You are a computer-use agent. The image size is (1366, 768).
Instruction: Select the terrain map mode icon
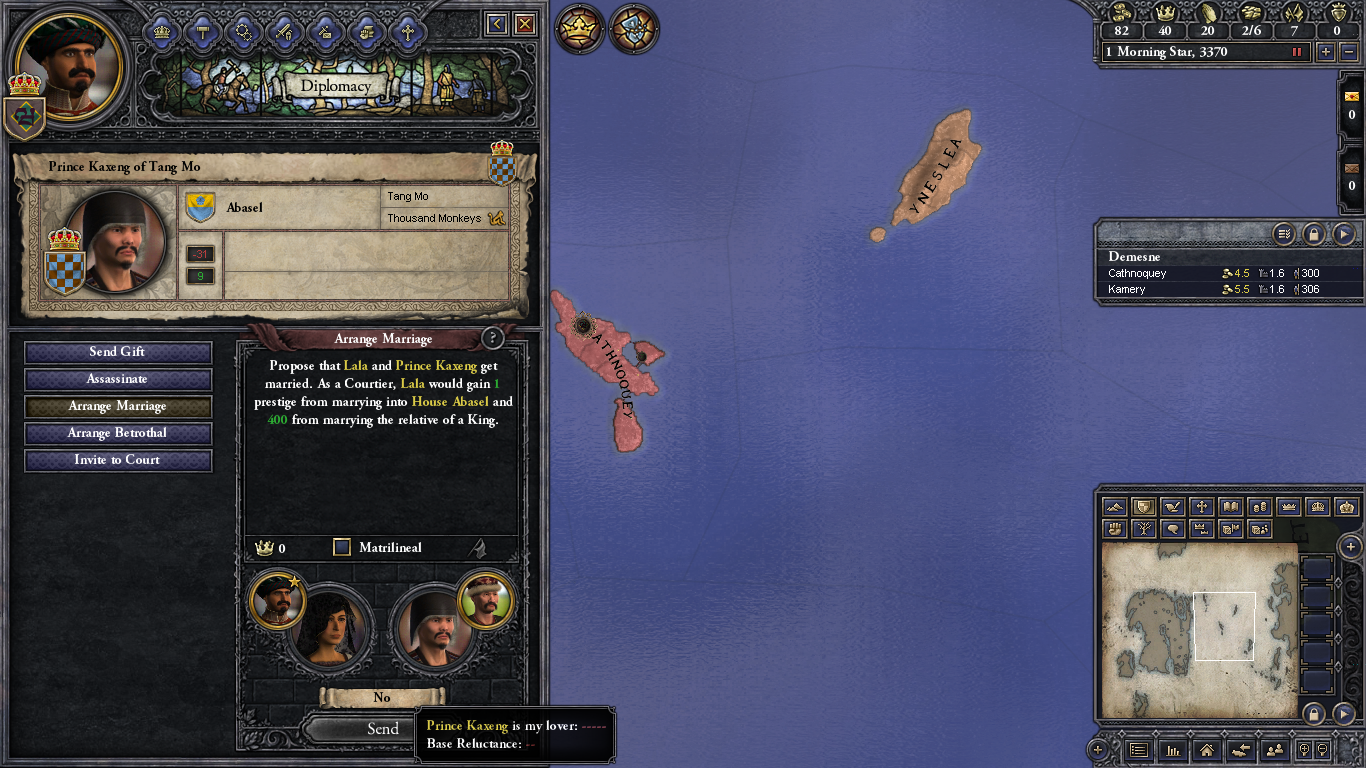(x=1114, y=507)
